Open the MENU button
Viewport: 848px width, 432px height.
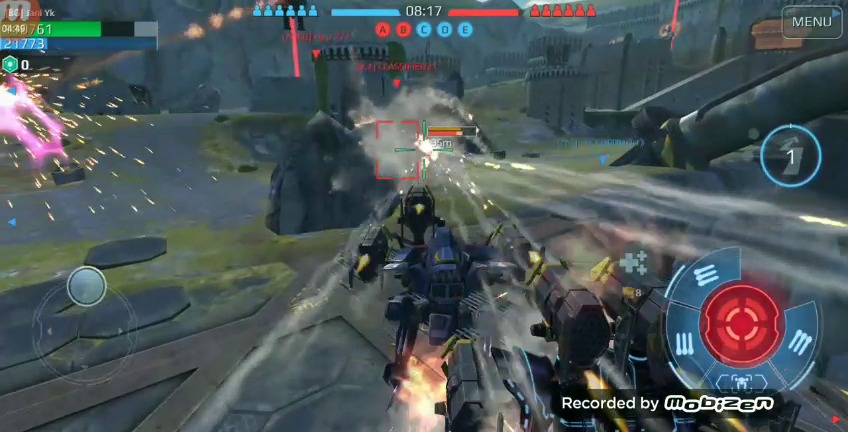click(x=811, y=22)
